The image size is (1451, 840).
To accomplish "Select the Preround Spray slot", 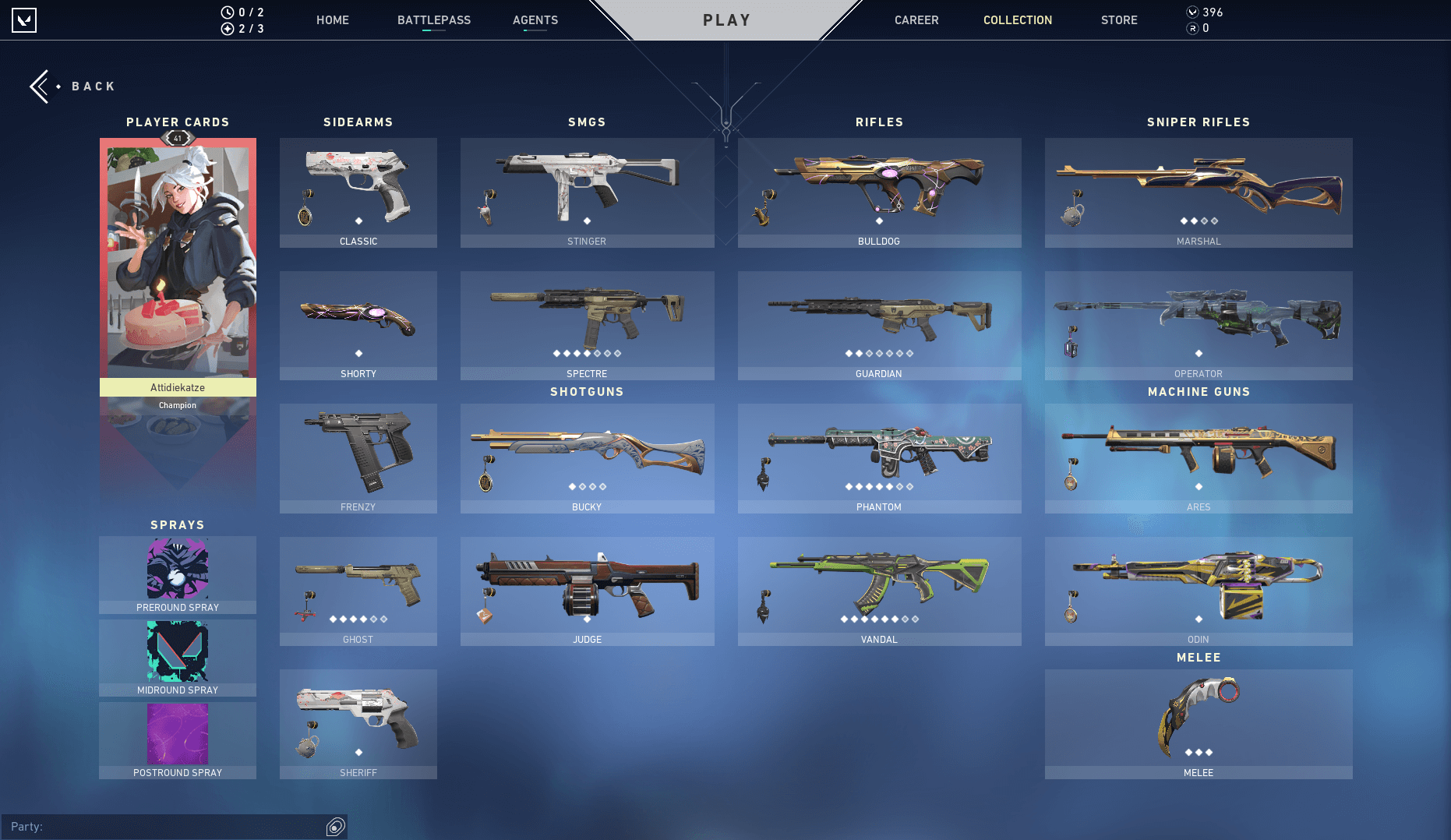I will pos(178,575).
